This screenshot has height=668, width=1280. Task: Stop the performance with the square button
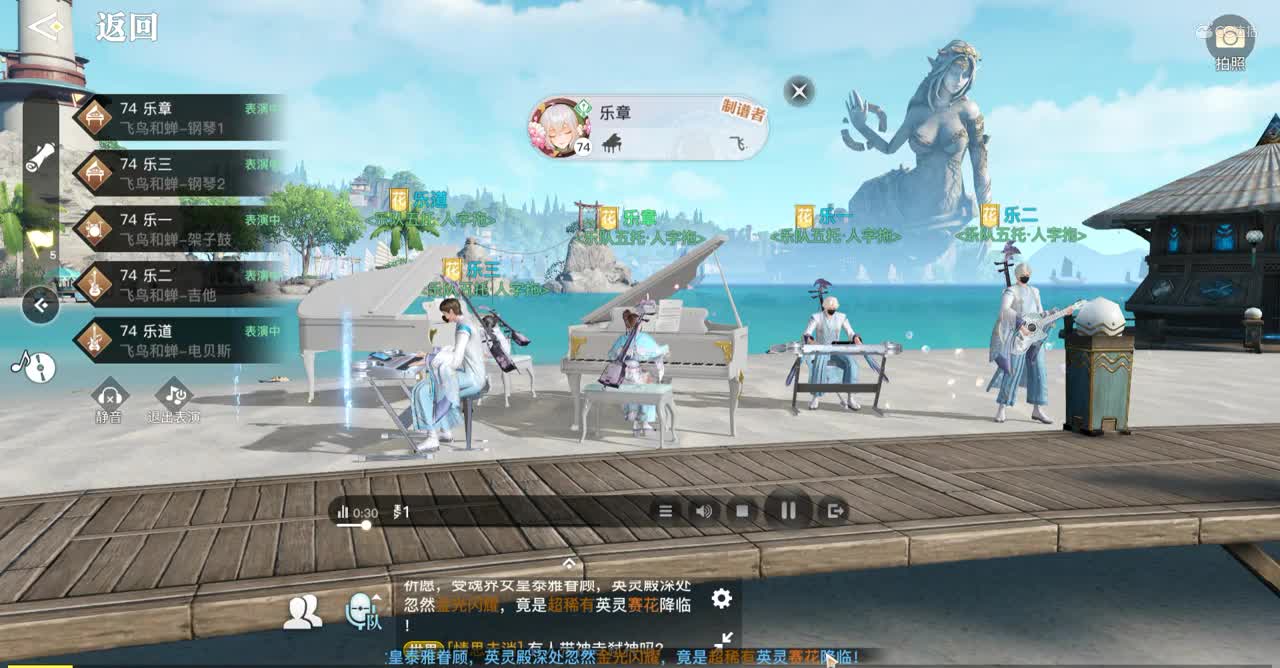pos(742,511)
